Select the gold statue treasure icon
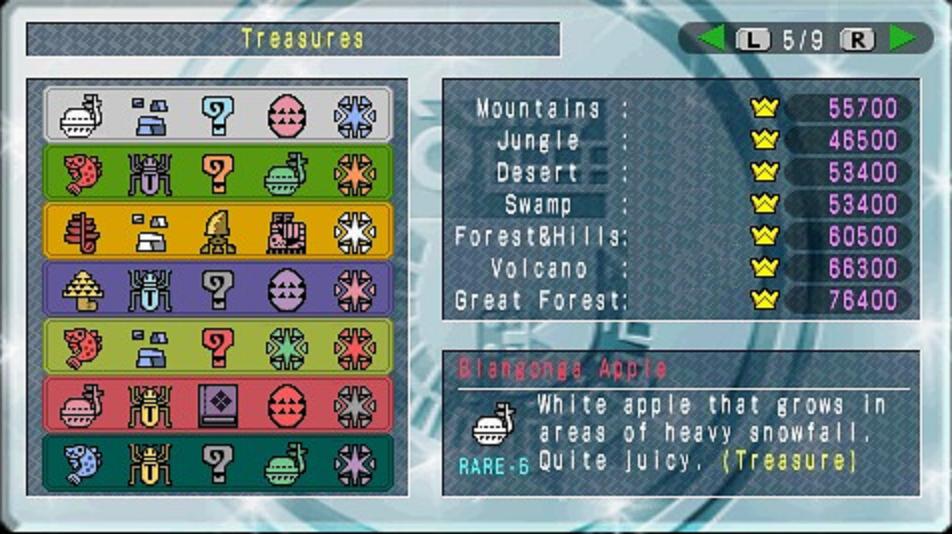This screenshot has width=952, height=534. click(x=217, y=232)
